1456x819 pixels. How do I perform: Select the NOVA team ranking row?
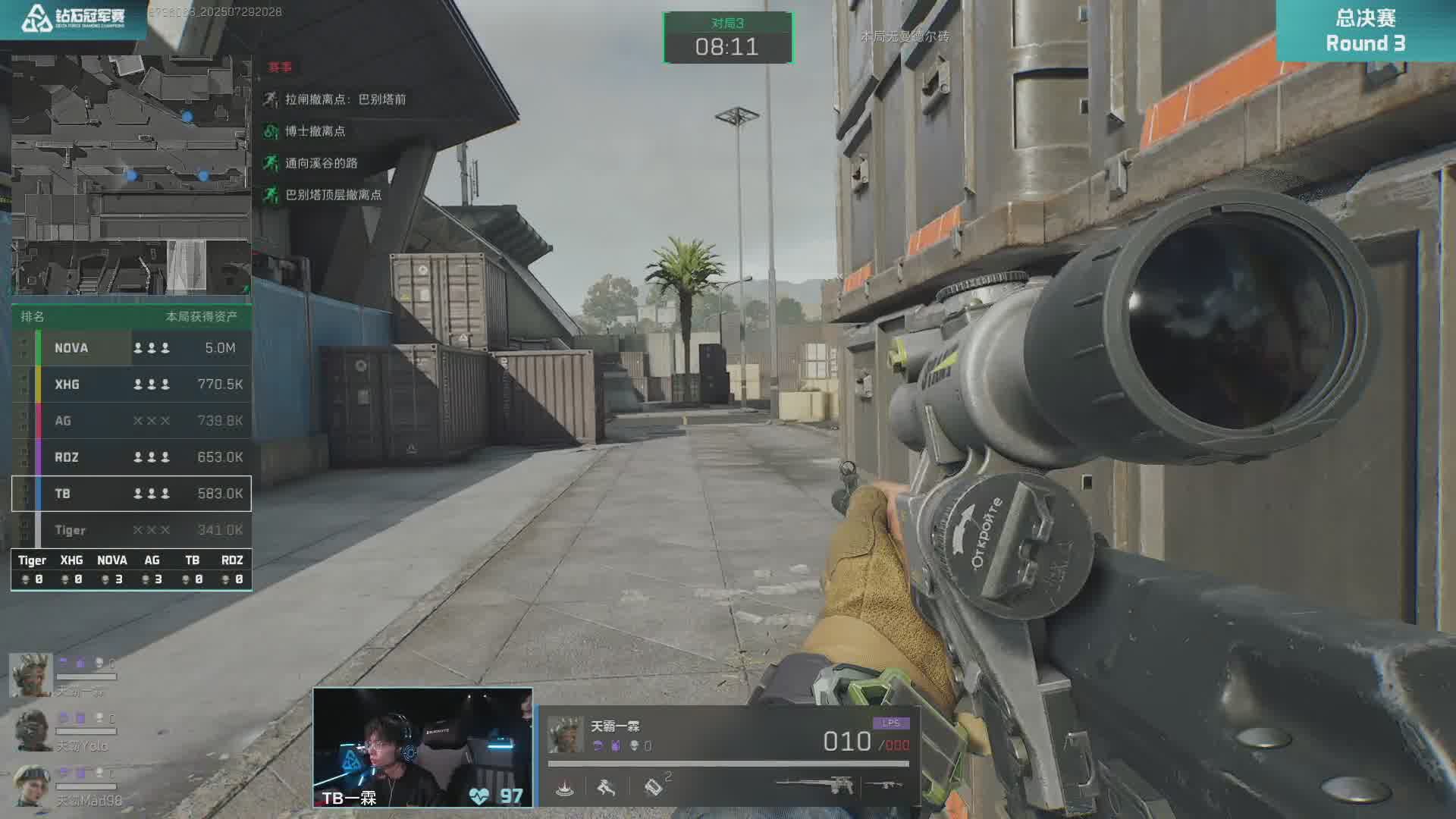tap(131, 348)
